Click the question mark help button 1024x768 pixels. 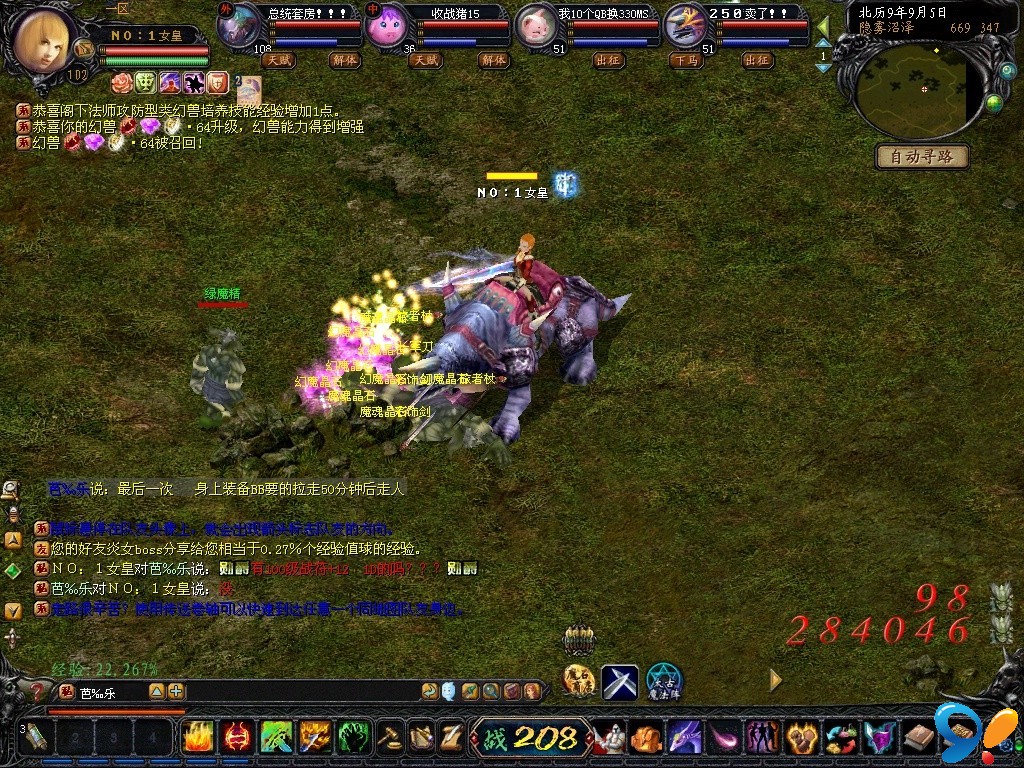coord(37,691)
